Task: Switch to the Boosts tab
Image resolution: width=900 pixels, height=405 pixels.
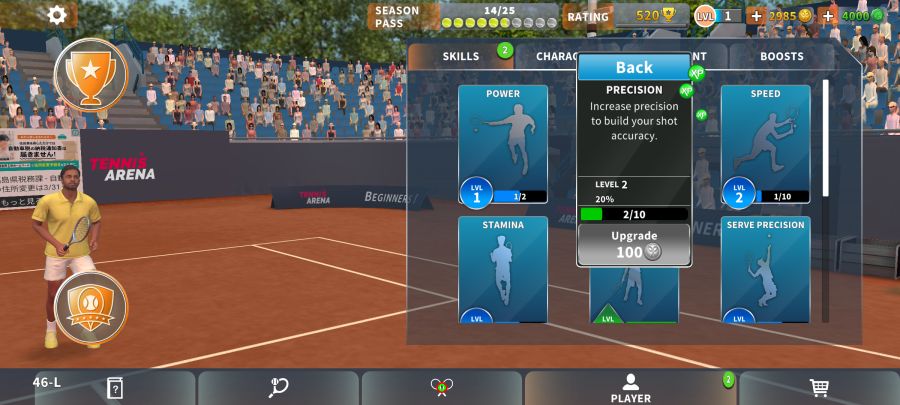Action: (x=781, y=56)
